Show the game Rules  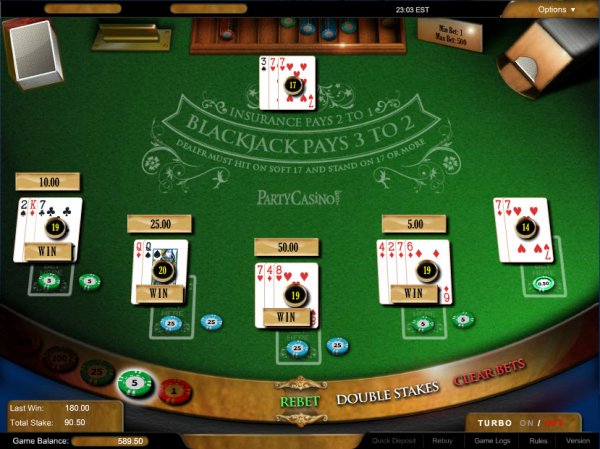(537, 440)
